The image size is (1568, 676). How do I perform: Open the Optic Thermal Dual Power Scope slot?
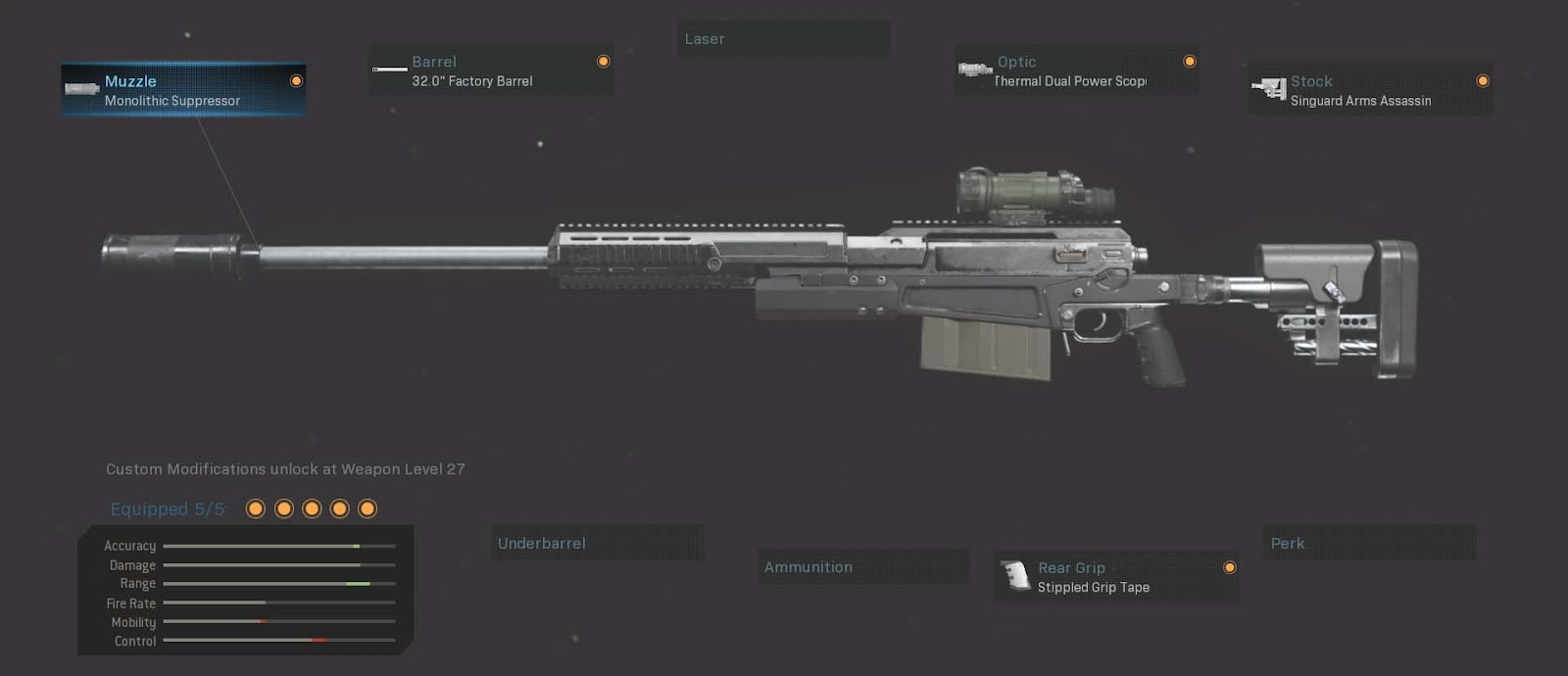[1076, 71]
